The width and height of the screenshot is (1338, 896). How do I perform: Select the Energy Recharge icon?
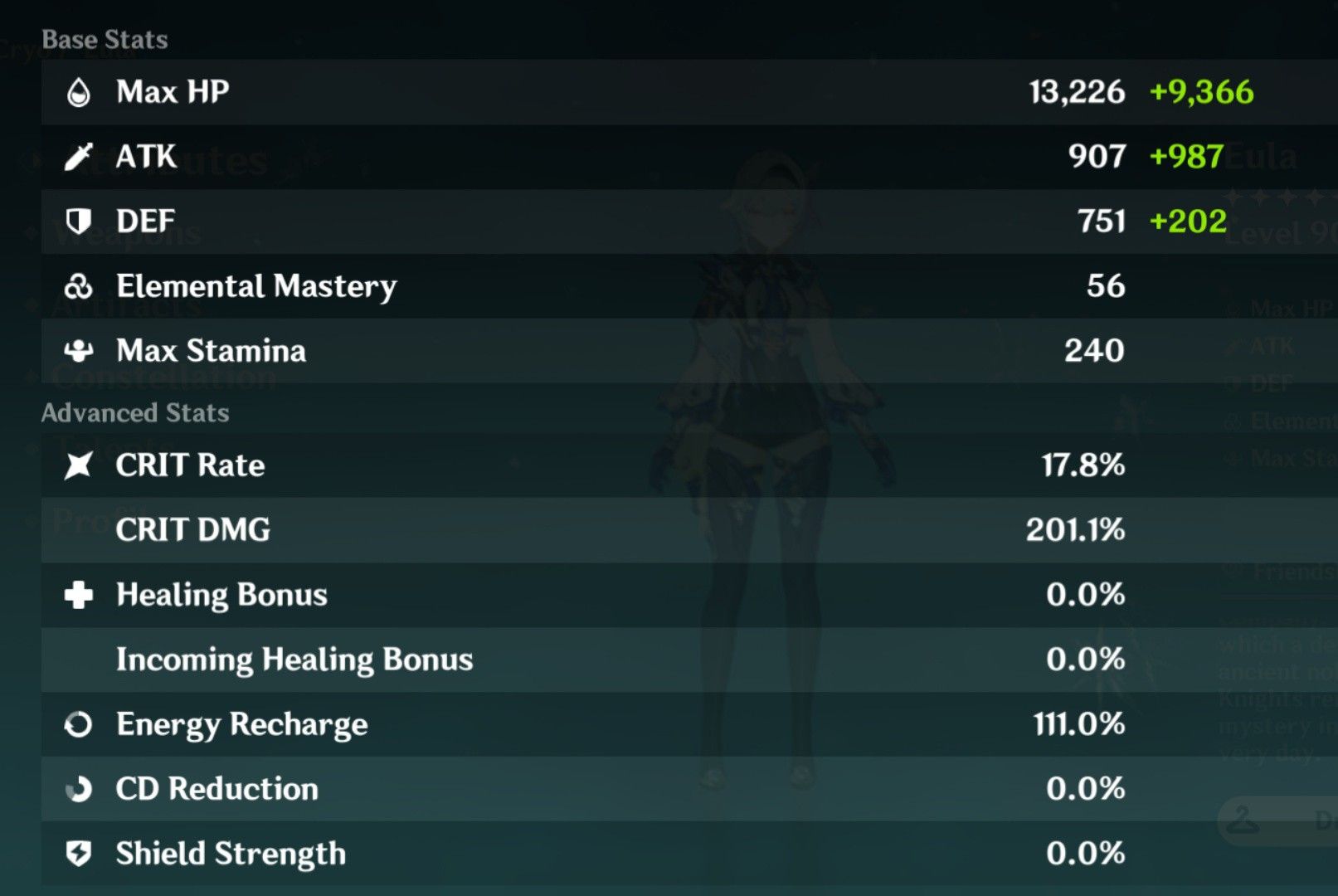80,724
